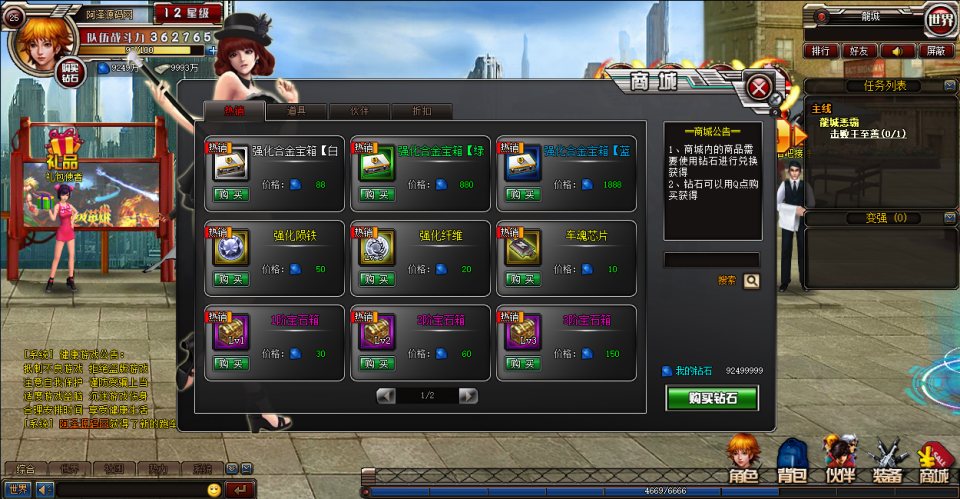The image size is (960, 499).
Task: Close the 商城 shop window
Action: [x=760, y=88]
